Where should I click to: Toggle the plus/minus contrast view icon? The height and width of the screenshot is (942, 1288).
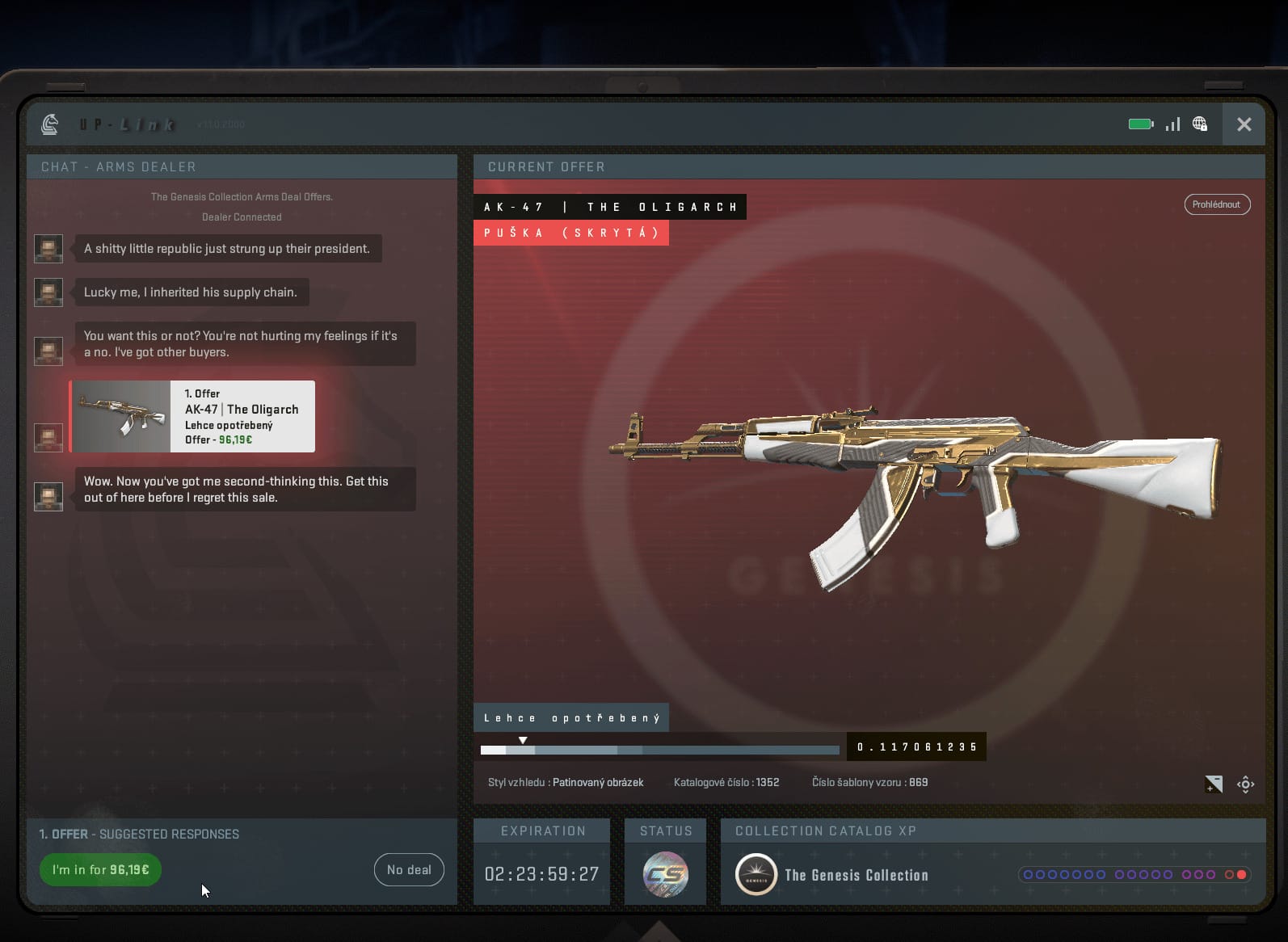(1213, 784)
